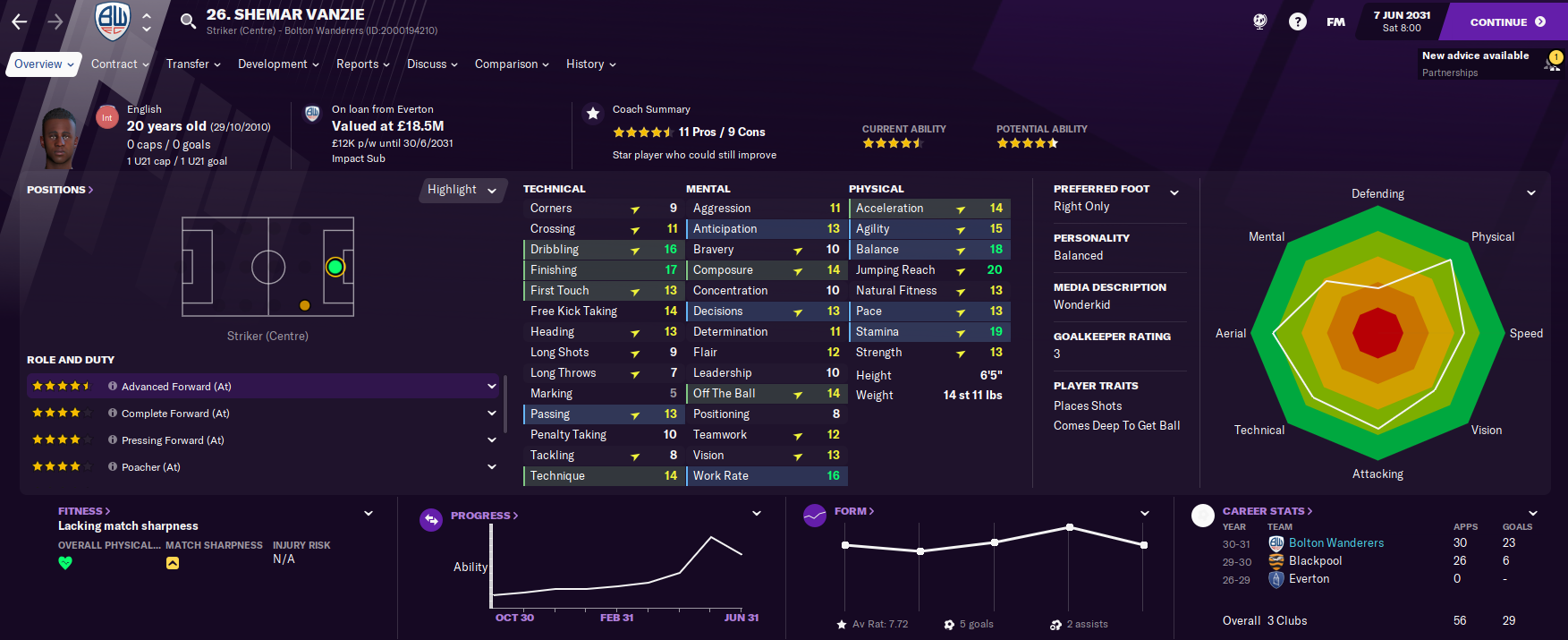Image resolution: width=1568 pixels, height=640 pixels.
Task: Open the Positions section link
Action: pyautogui.click(x=60, y=190)
